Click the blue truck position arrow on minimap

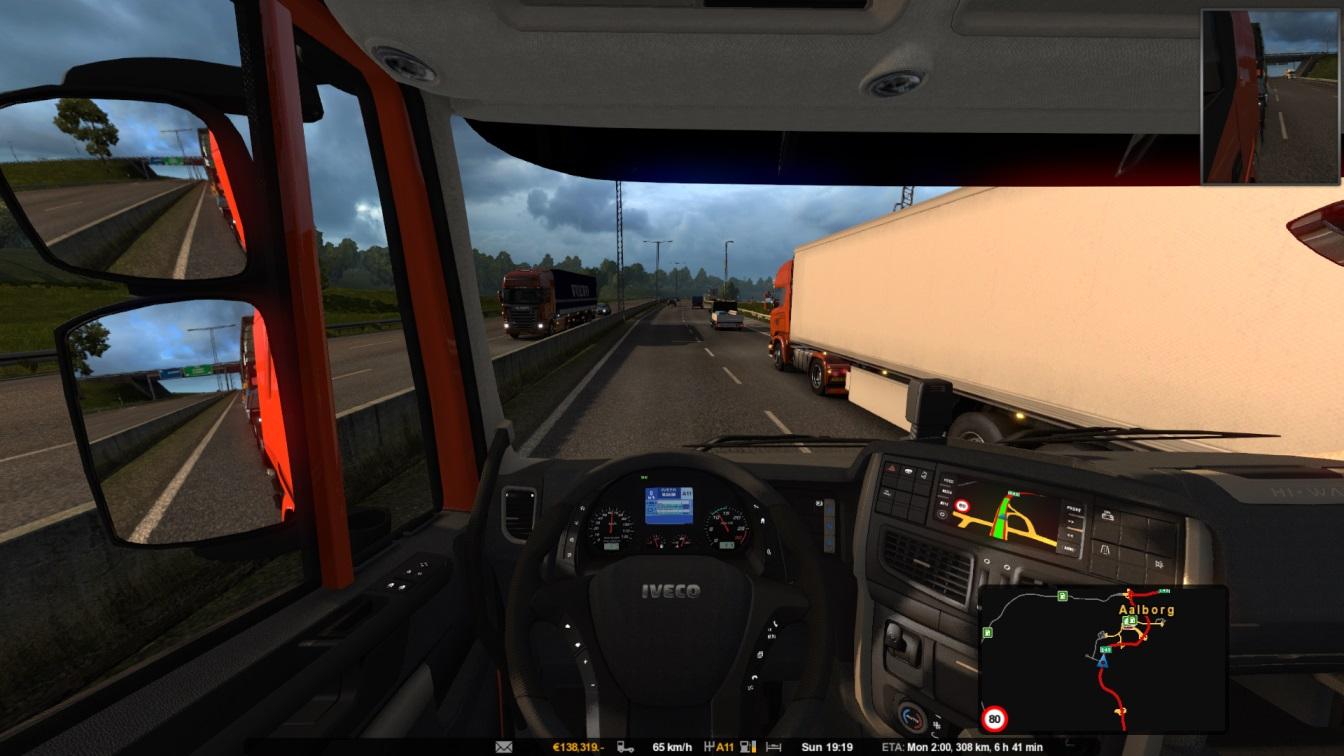tap(1102, 661)
